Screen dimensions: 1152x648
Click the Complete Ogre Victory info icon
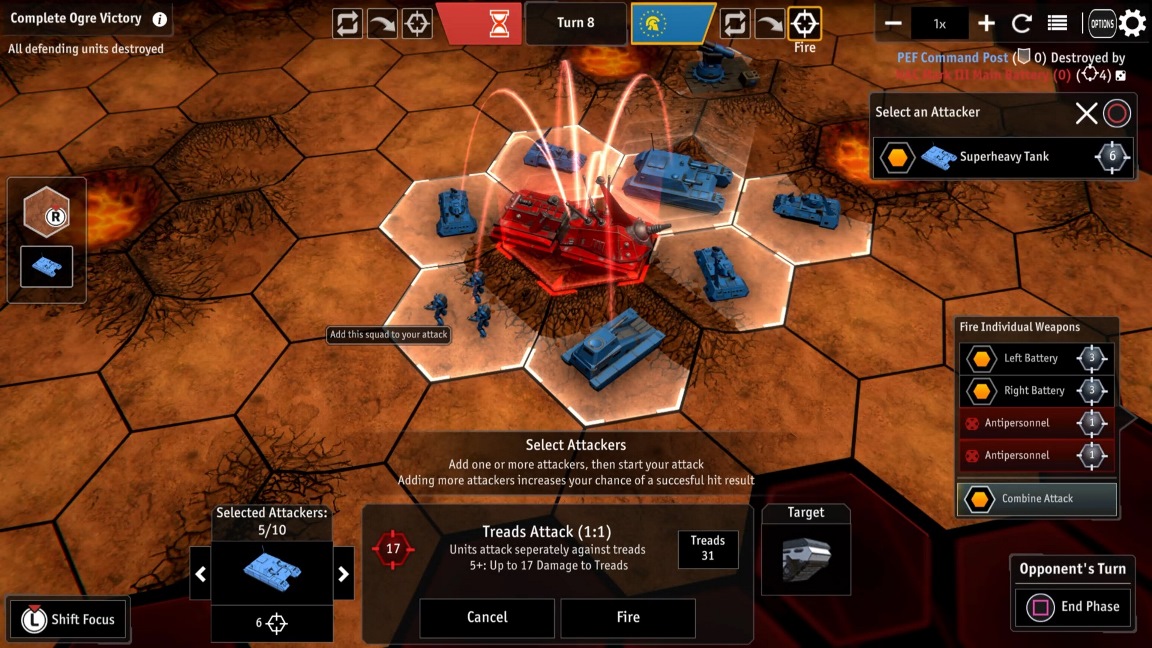(159, 19)
